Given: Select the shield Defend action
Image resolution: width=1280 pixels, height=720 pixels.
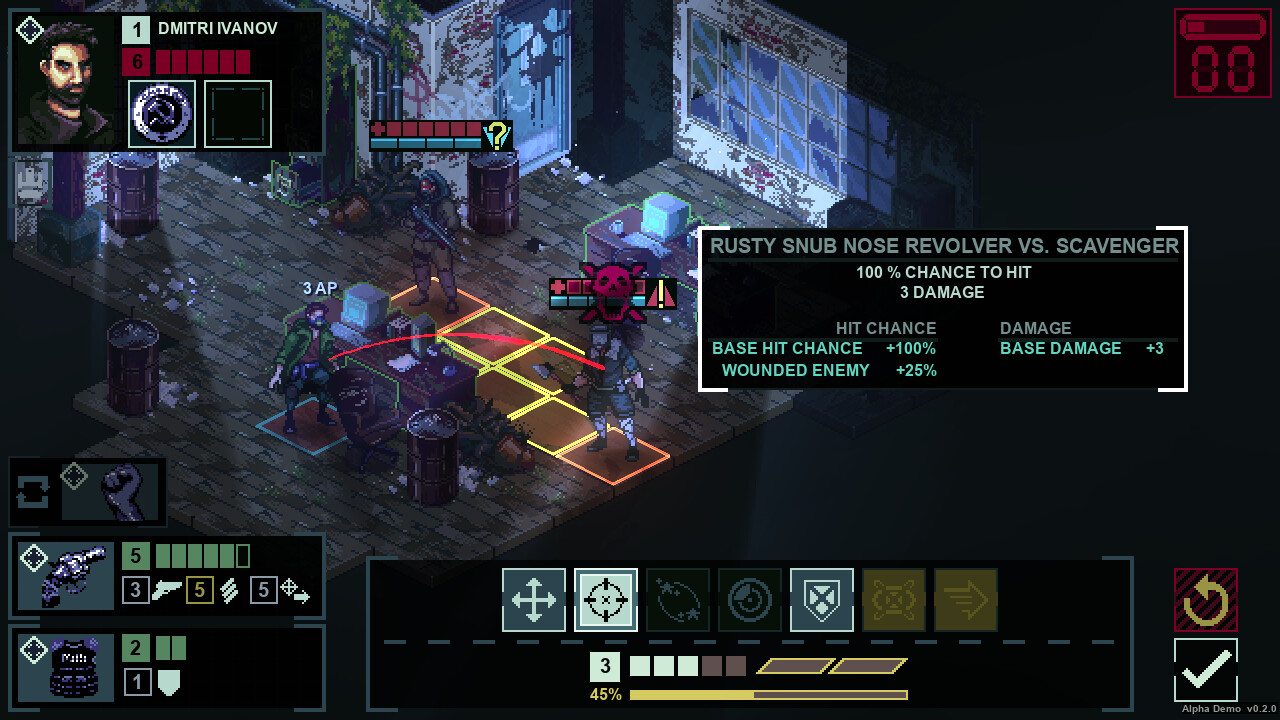Looking at the screenshot, I should point(821,599).
